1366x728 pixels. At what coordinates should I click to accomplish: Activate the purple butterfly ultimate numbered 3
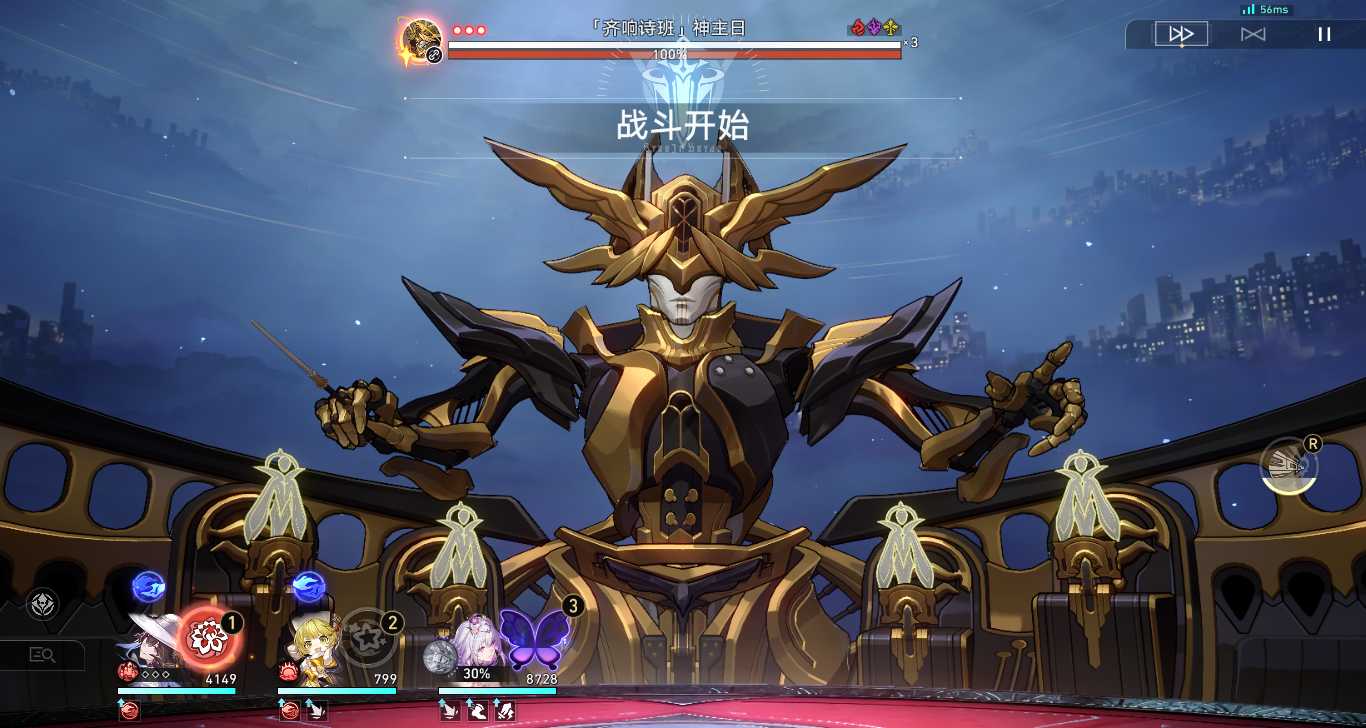pos(531,639)
